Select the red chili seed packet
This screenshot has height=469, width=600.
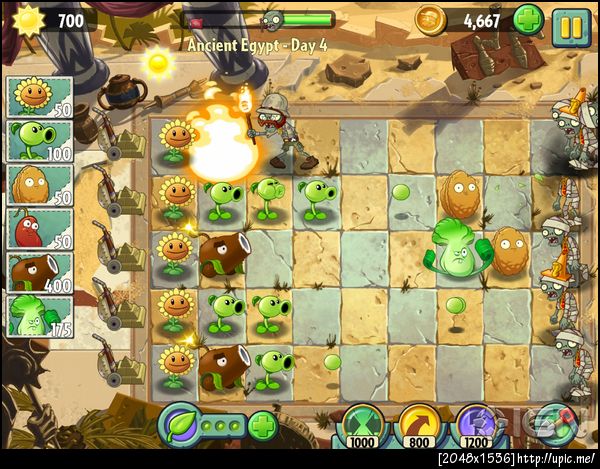point(39,228)
